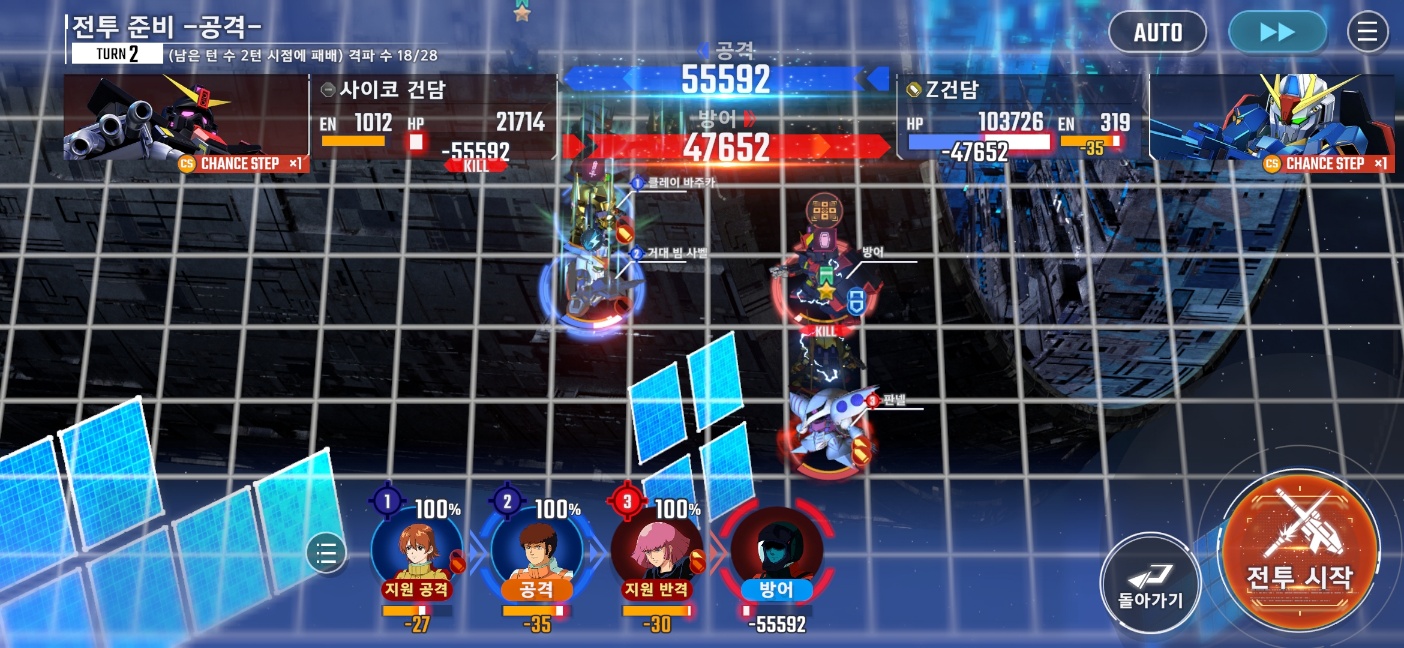The width and height of the screenshot is (1404, 648).
Task: Activate the fast-forward speed button
Action: [x=1277, y=32]
